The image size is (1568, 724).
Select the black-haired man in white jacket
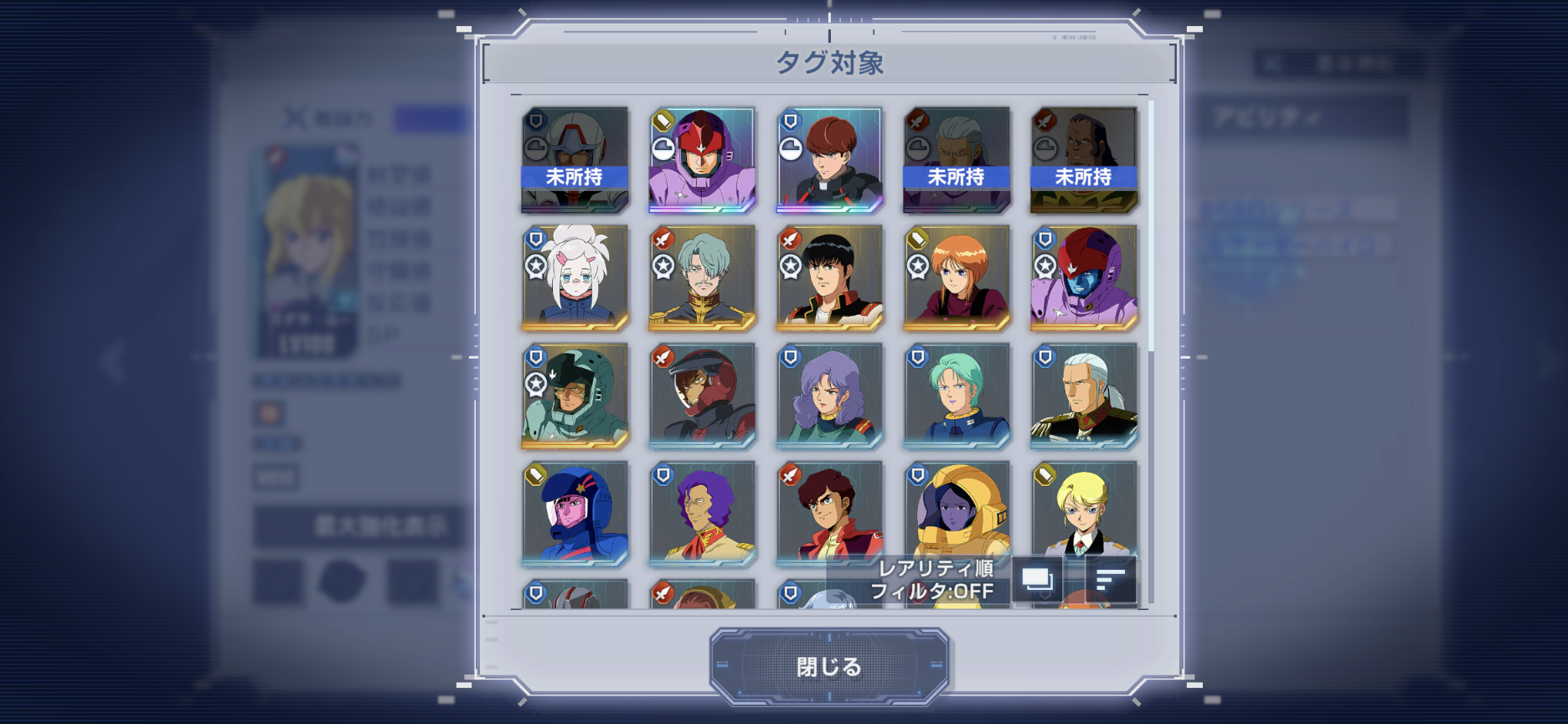(829, 277)
